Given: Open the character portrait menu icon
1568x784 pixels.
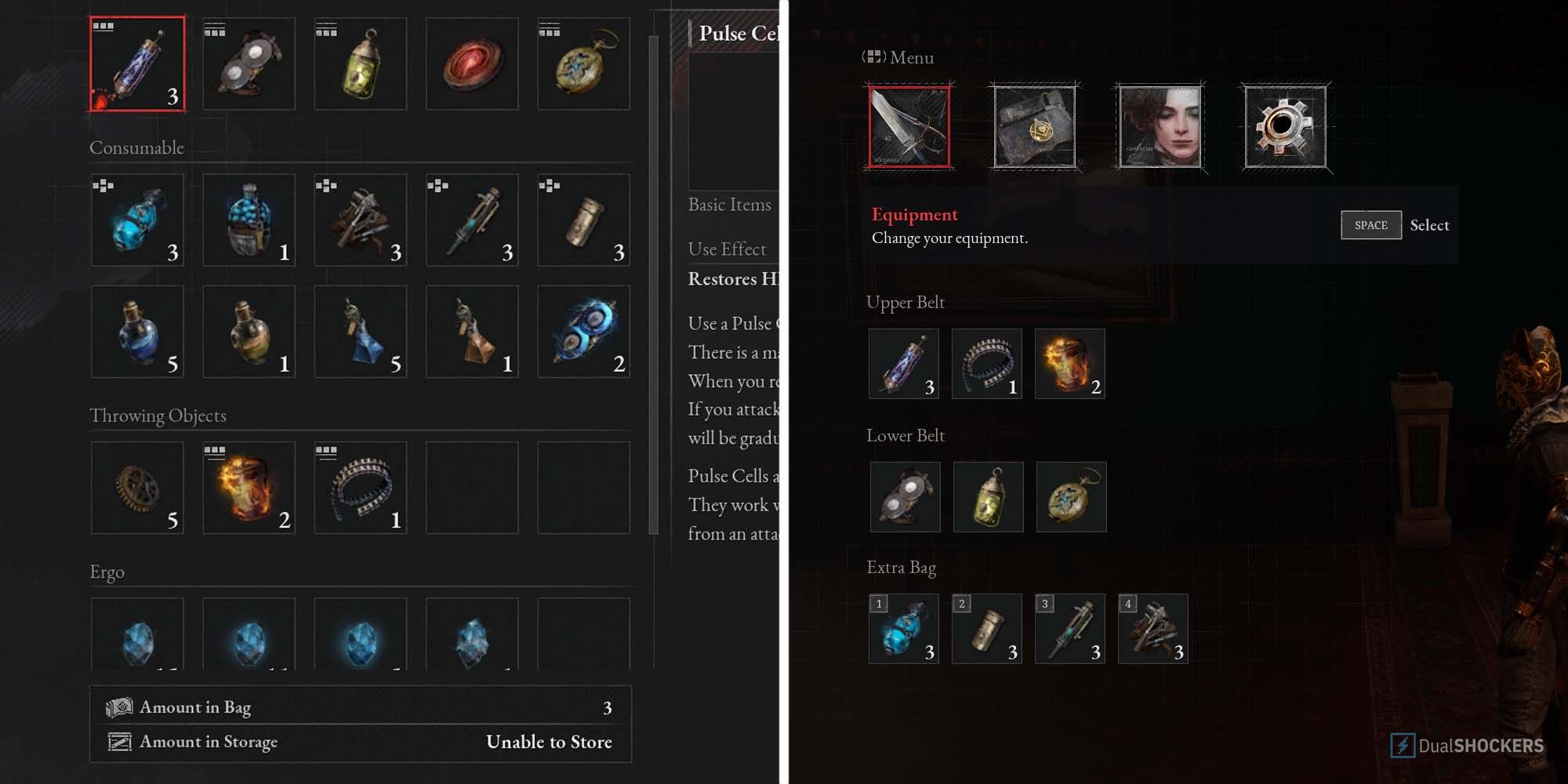Looking at the screenshot, I should tap(1160, 126).
